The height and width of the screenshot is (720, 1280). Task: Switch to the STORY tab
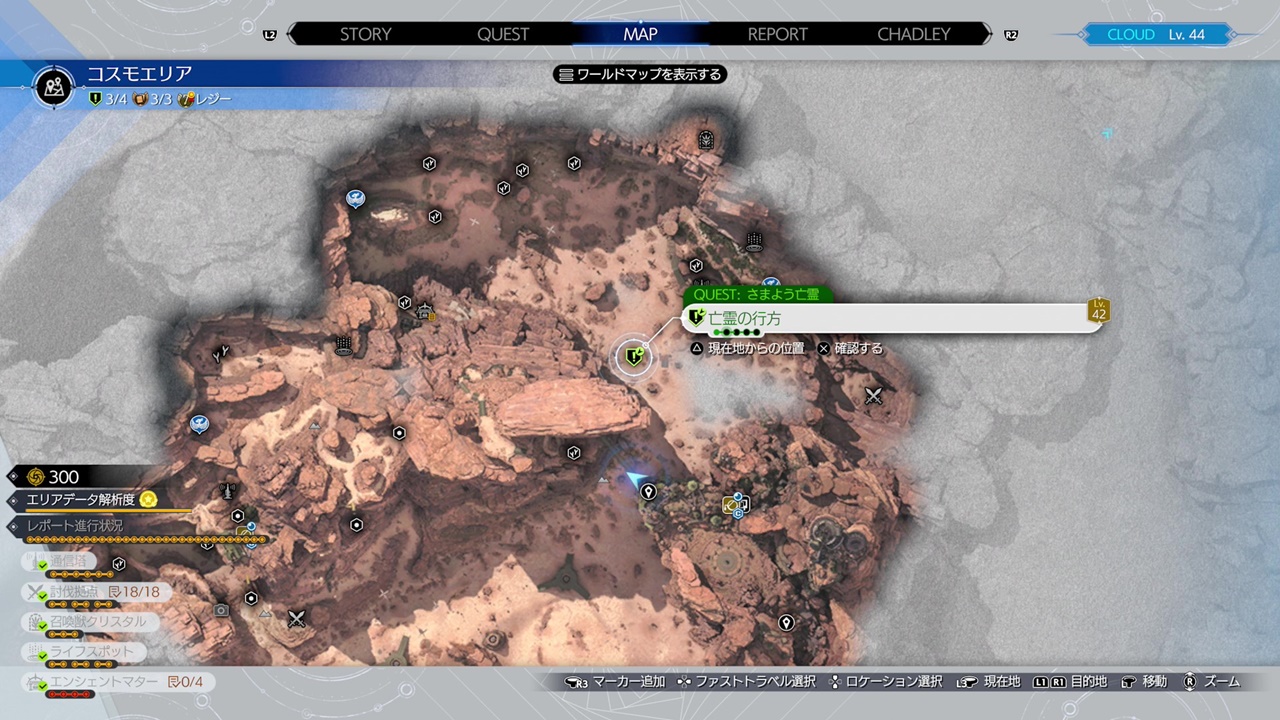(x=365, y=34)
